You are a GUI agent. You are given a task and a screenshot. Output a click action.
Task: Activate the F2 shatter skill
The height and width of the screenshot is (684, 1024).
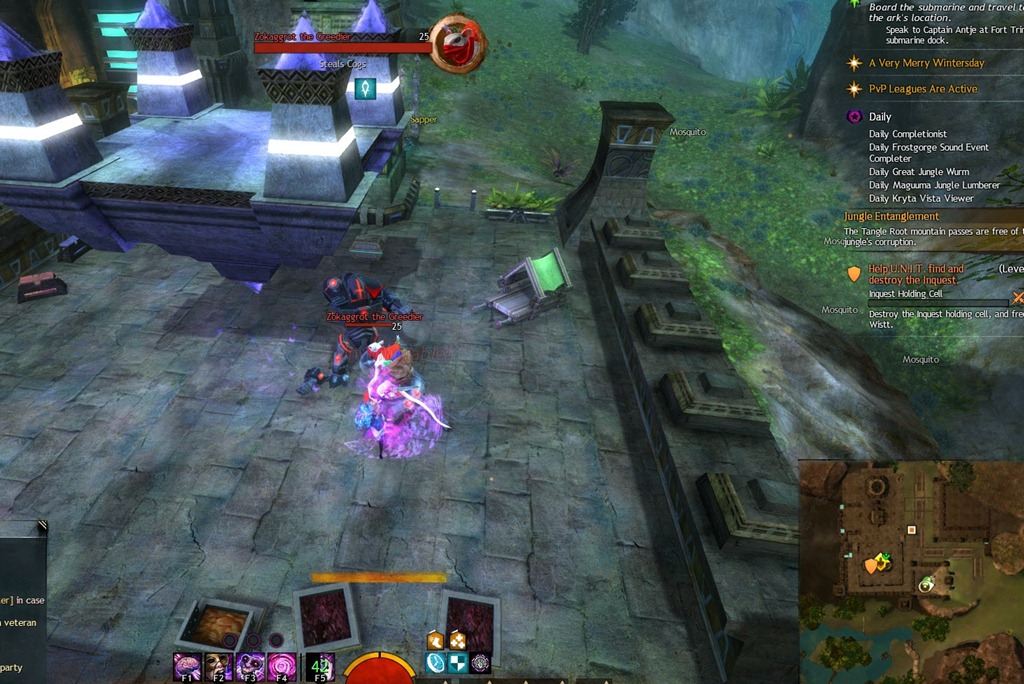[x=218, y=667]
